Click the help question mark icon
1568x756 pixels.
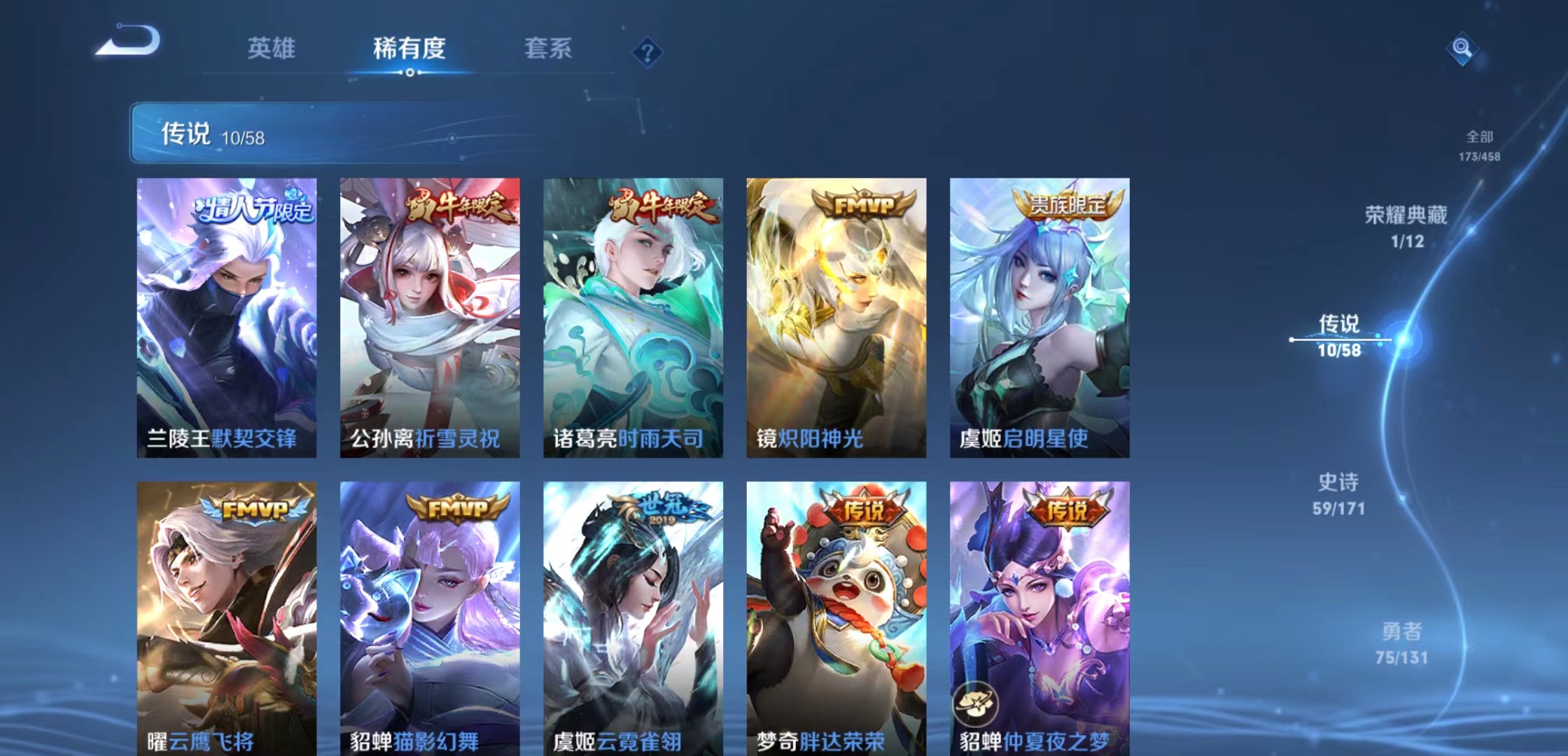tap(647, 50)
